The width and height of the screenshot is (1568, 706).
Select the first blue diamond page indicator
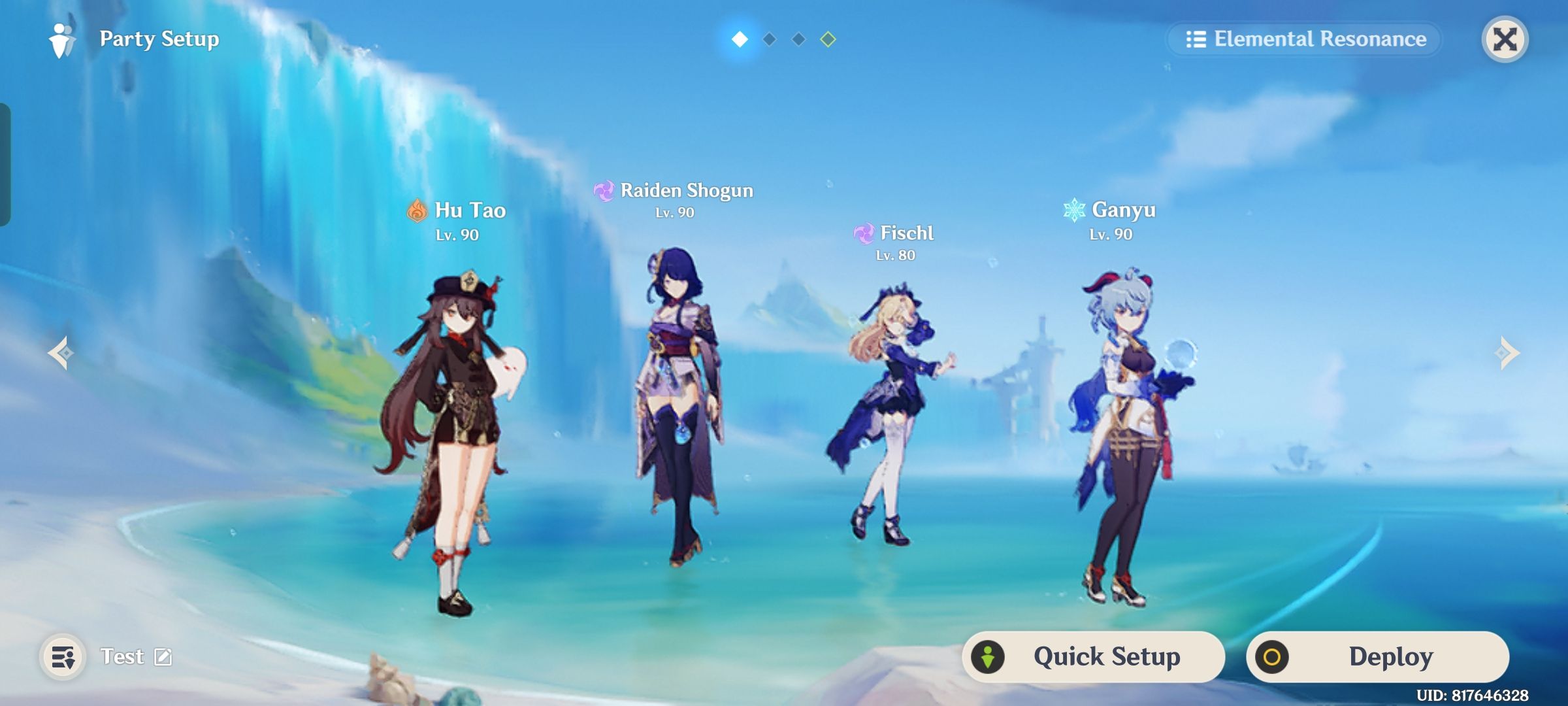pos(739,39)
